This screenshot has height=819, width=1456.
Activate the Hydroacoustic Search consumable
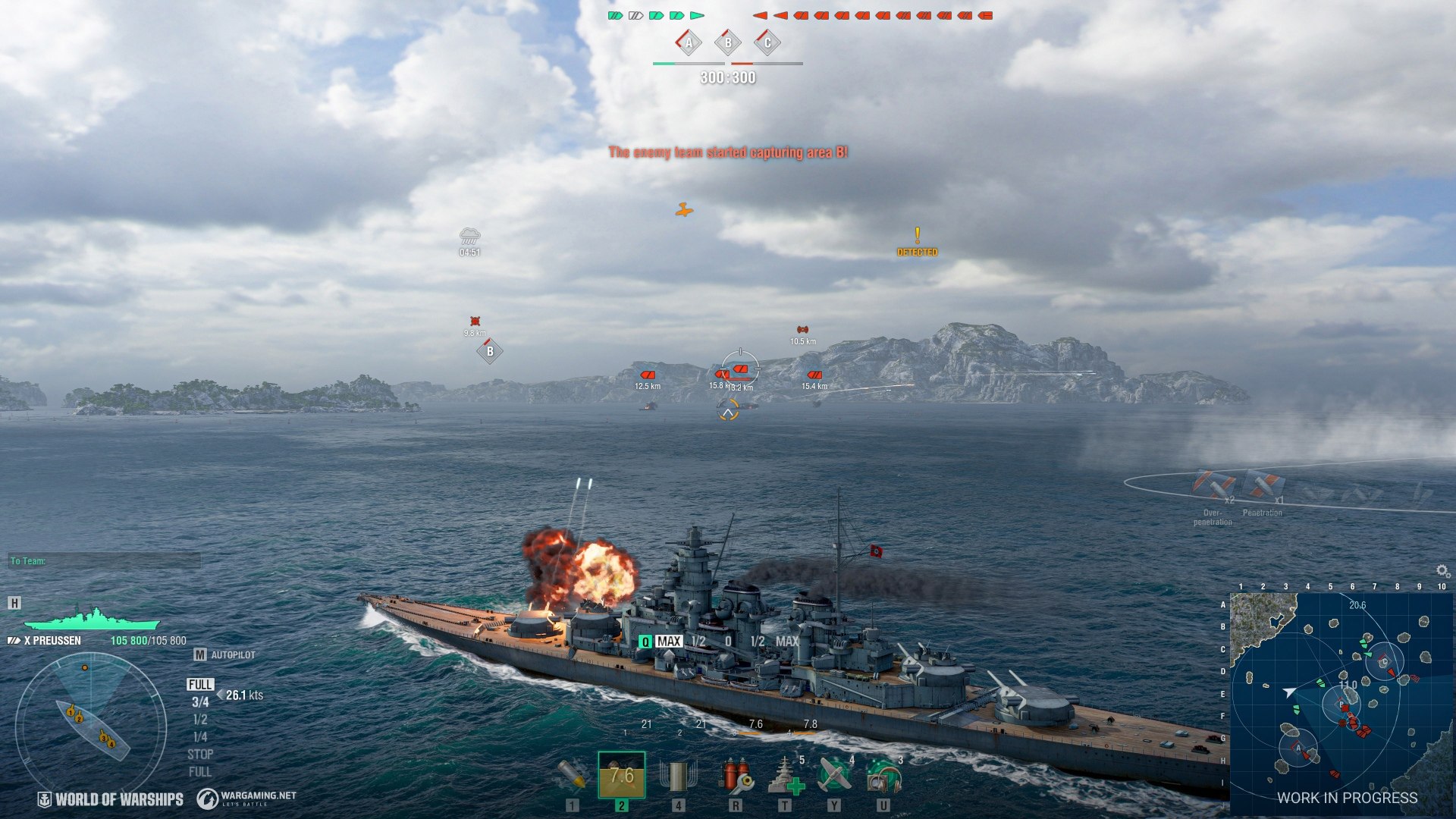point(883,774)
